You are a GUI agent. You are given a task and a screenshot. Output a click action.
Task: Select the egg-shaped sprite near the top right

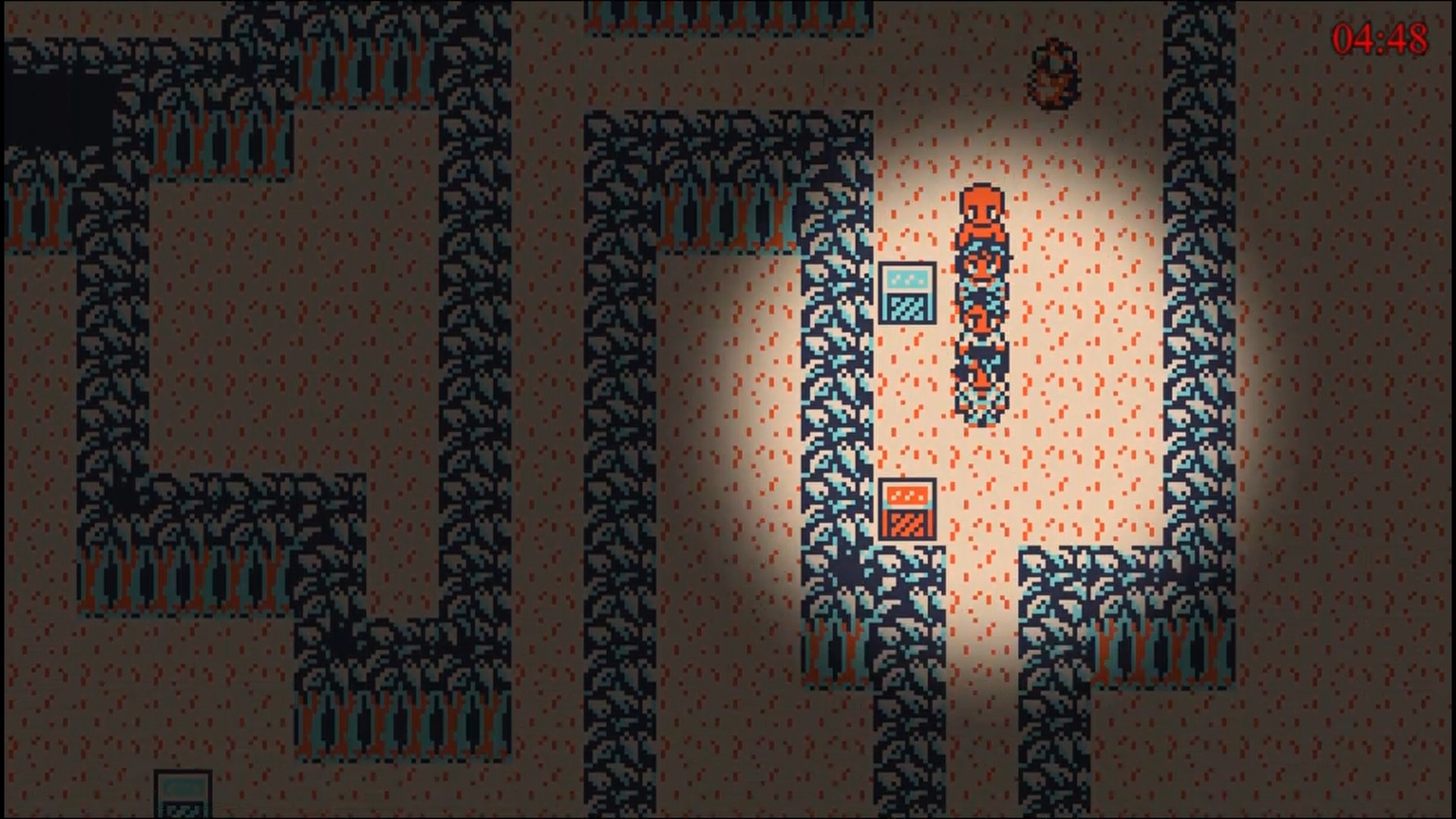pos(1054,74)
